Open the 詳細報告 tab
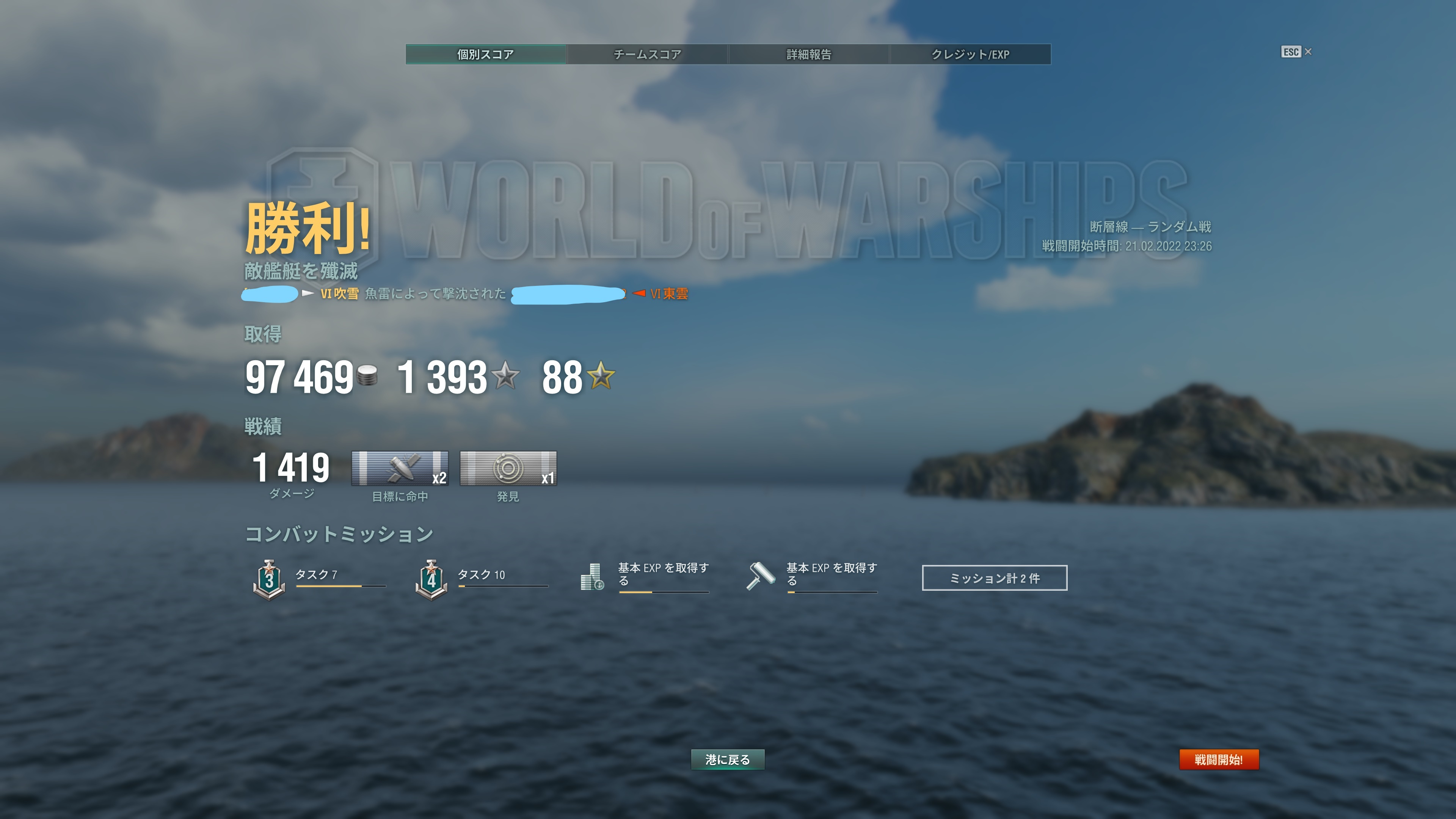Screen dimensions: 1456x819 808,54
